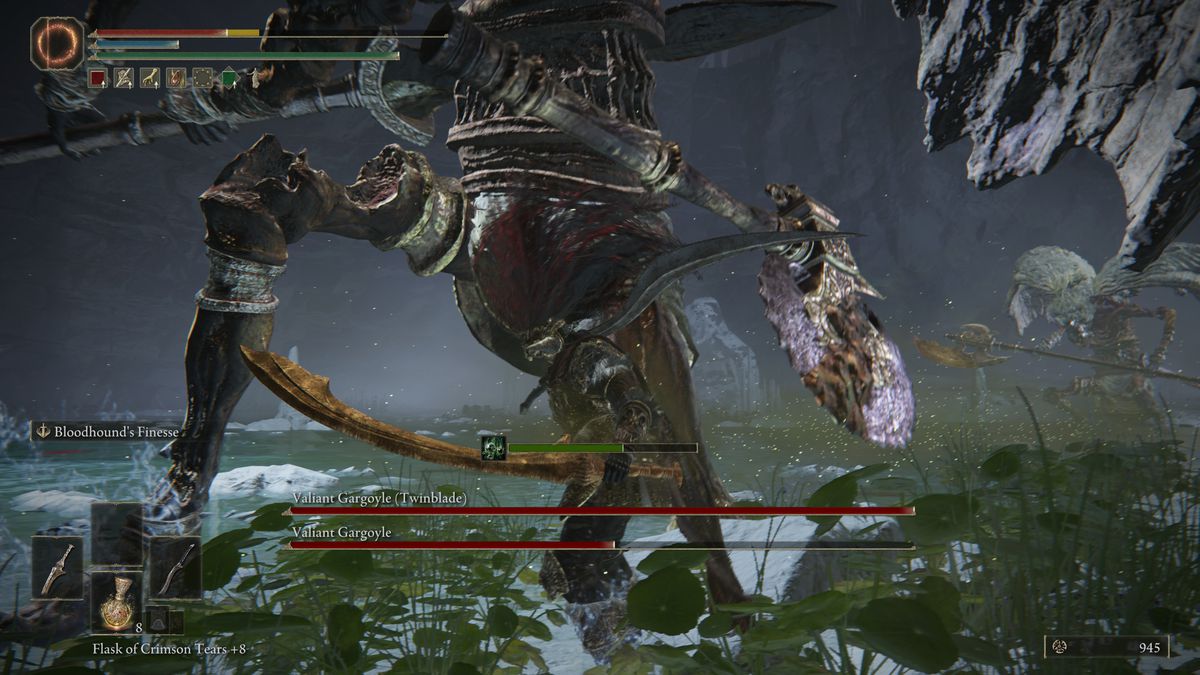Click the crossed-out sword status icon
1200x675 pixels.
(x=123, y=78)
